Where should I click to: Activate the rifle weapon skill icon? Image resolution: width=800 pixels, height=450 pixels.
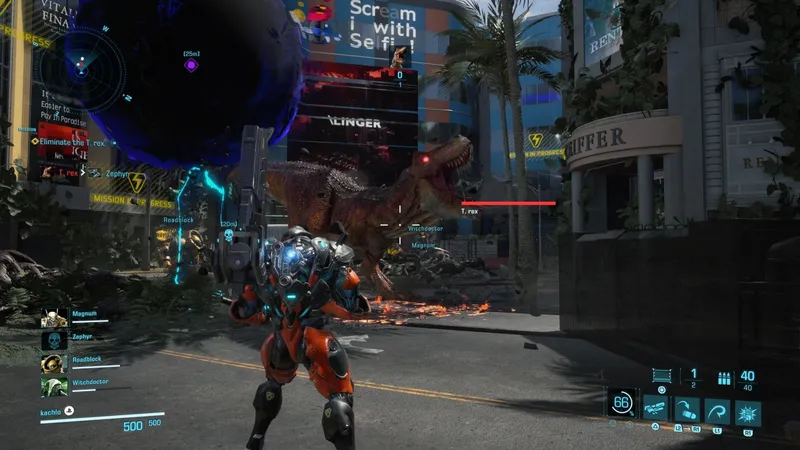(656, 408)
